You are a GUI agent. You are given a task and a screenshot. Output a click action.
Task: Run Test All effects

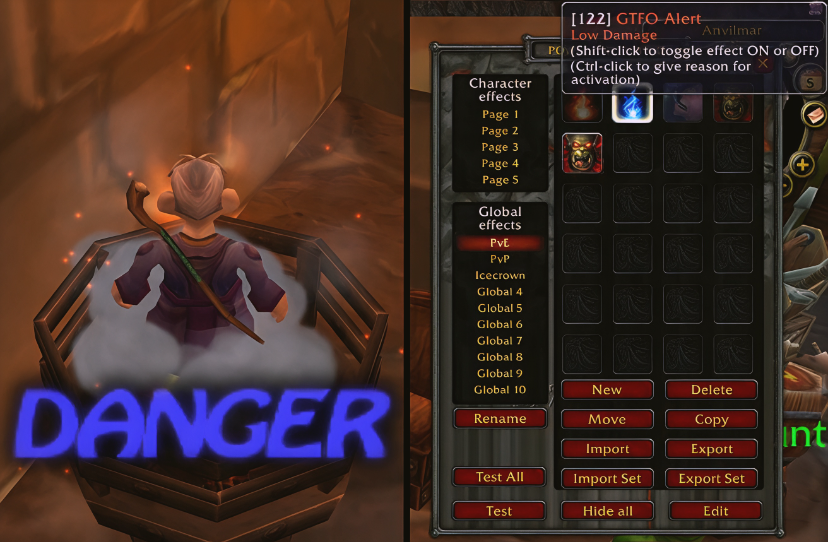coord(500,477)
